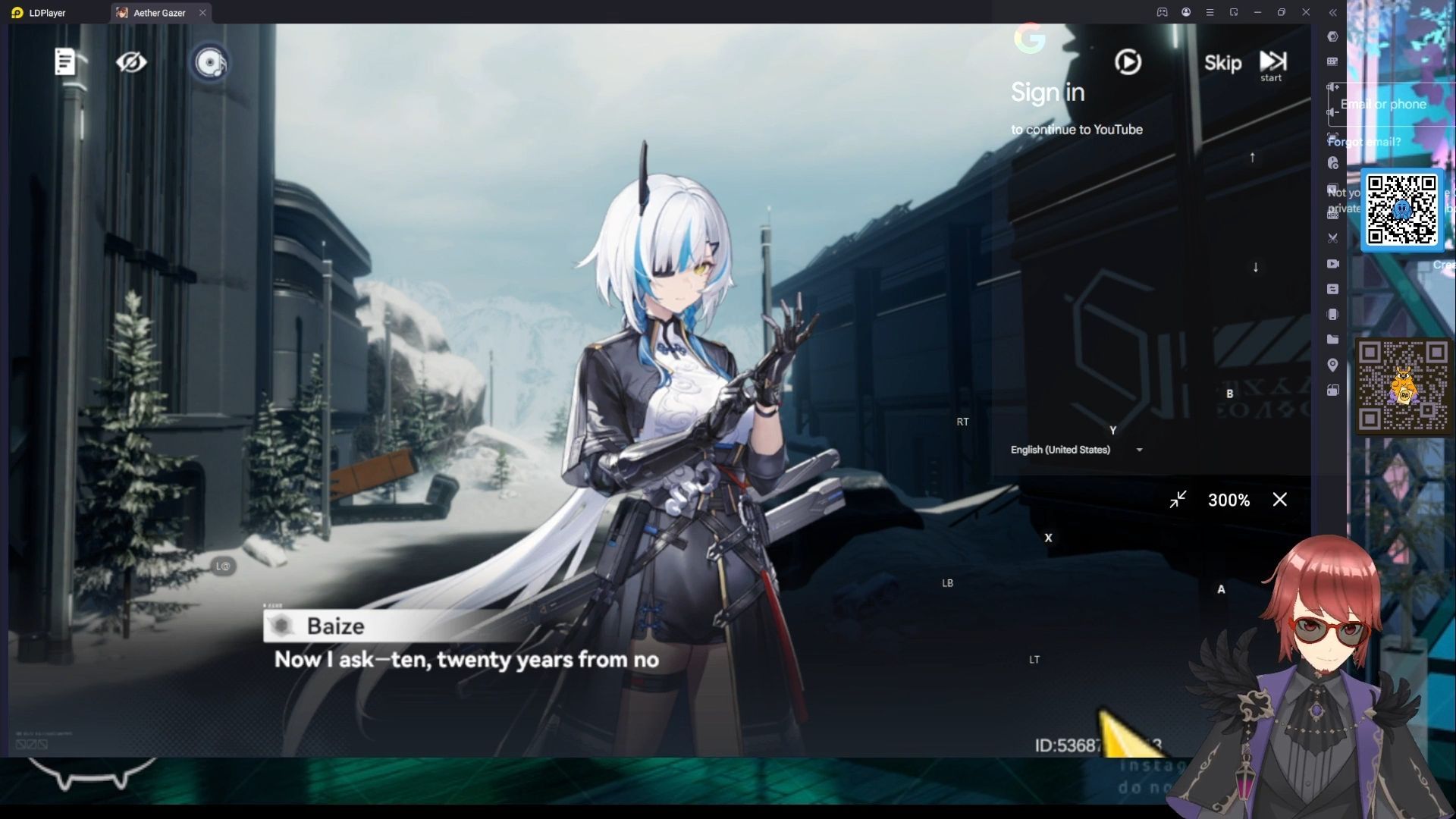This screenshot has width=1456, height=819.
Task: Open the English (United States) language dropdown
Action: pos(1076,450)
